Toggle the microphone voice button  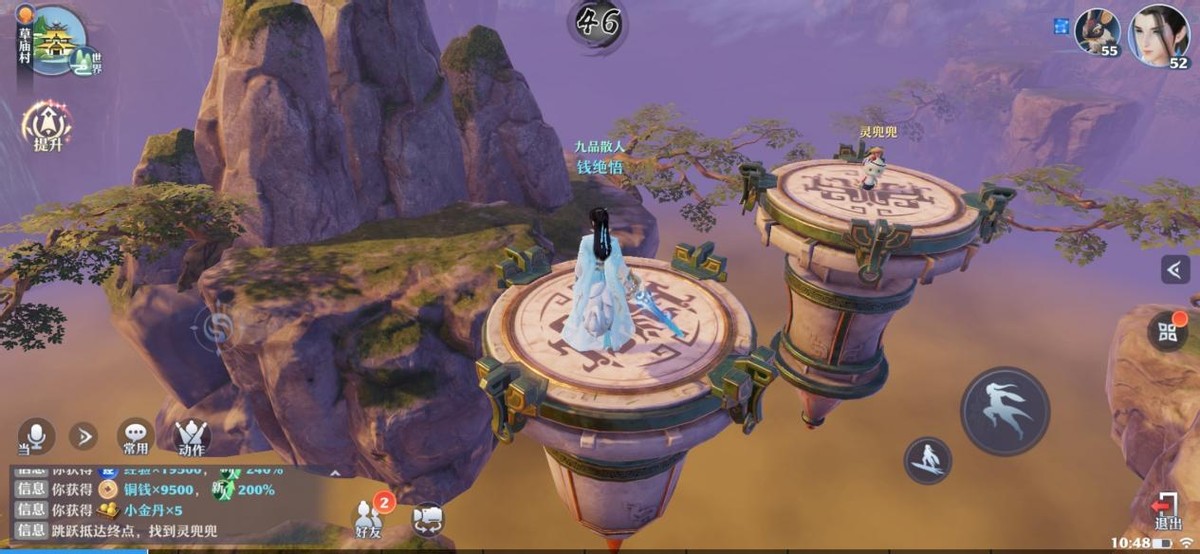tap(36, 435)
